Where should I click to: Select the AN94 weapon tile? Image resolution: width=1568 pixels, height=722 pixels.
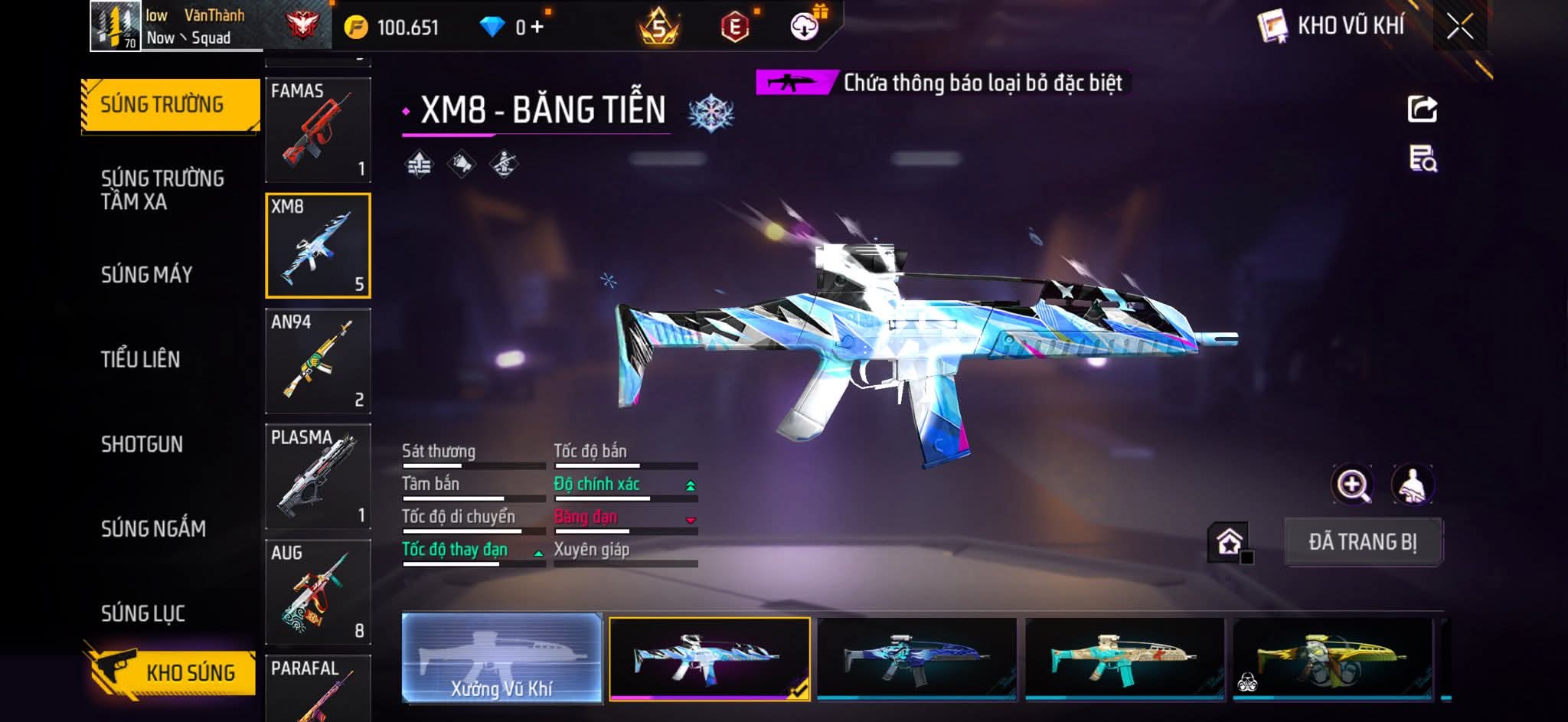[x=318, y=361]
